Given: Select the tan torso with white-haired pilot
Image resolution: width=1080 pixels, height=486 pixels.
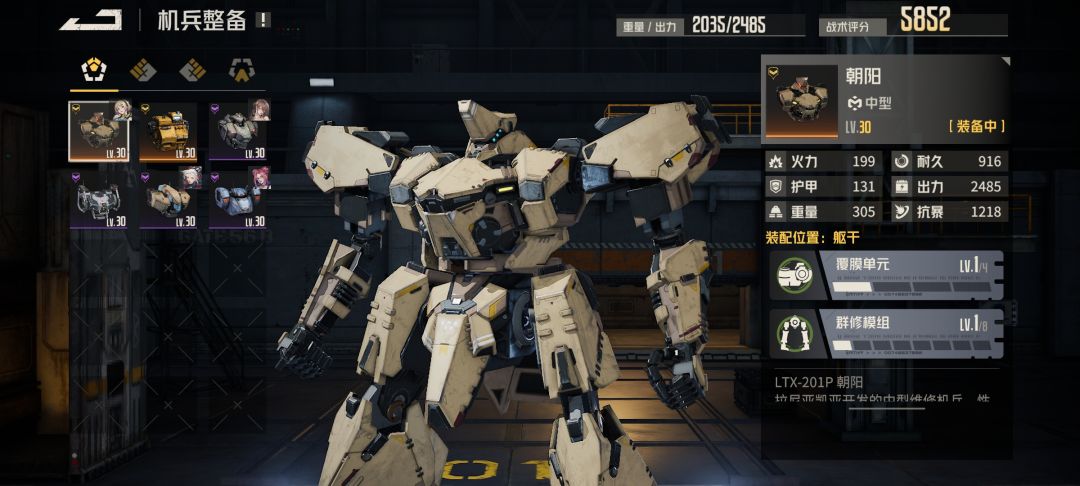Looking at the screenshot, I should (x=169, y=199).
